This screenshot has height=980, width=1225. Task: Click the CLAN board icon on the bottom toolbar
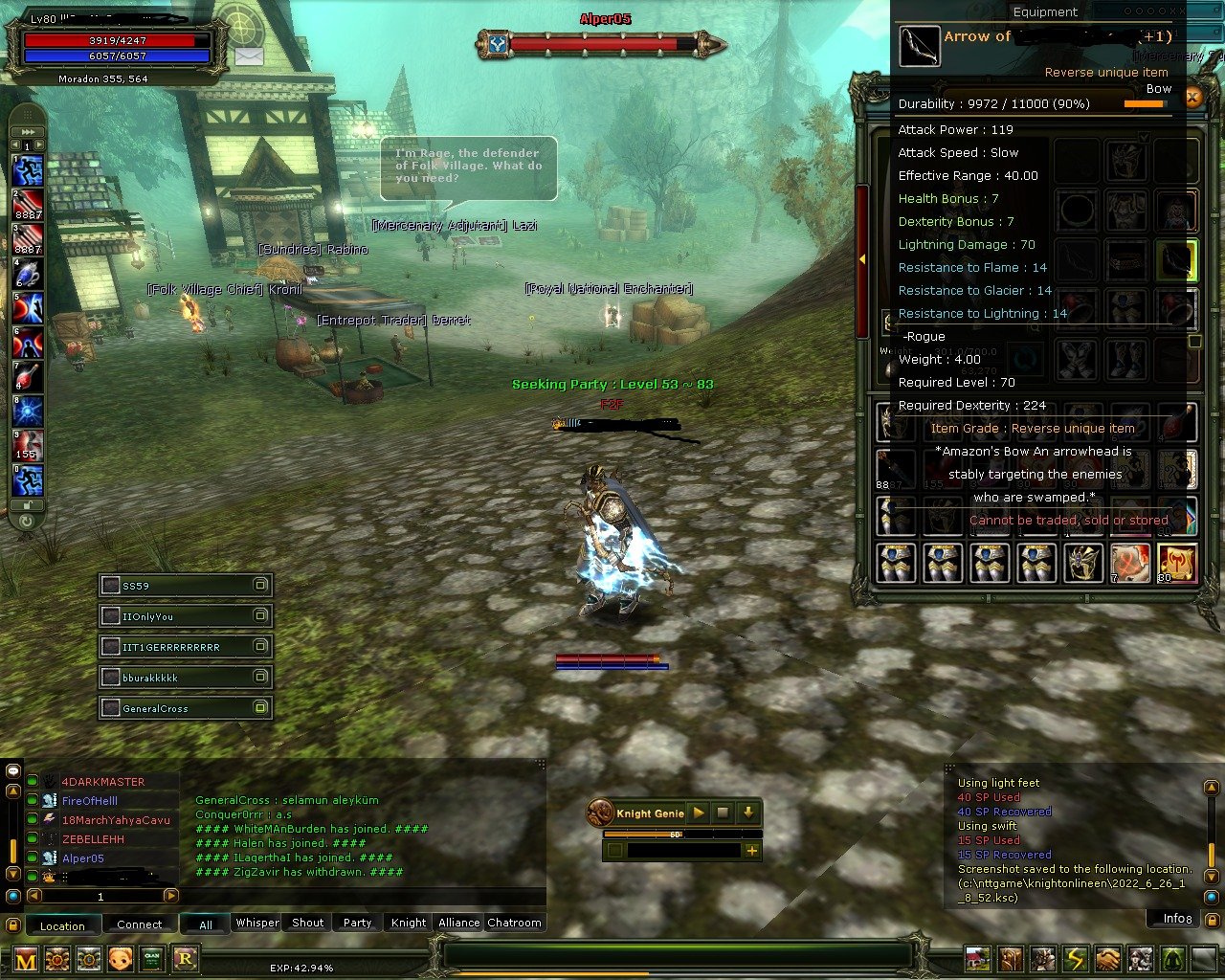(x=152, y=958)
